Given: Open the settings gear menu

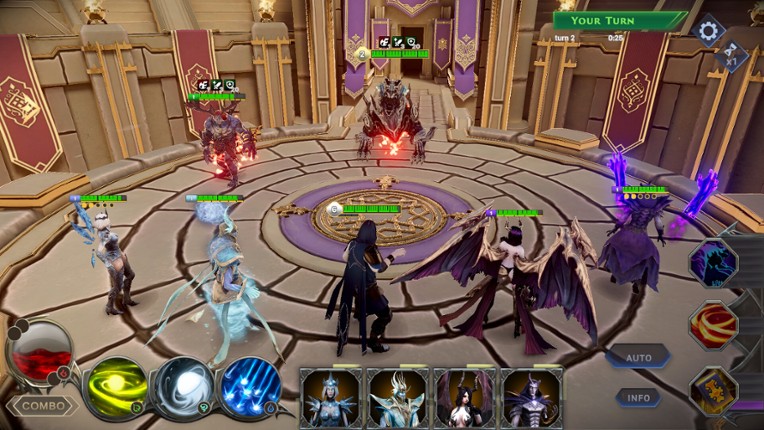Looking at the screenshot, I should pos(708,30).
